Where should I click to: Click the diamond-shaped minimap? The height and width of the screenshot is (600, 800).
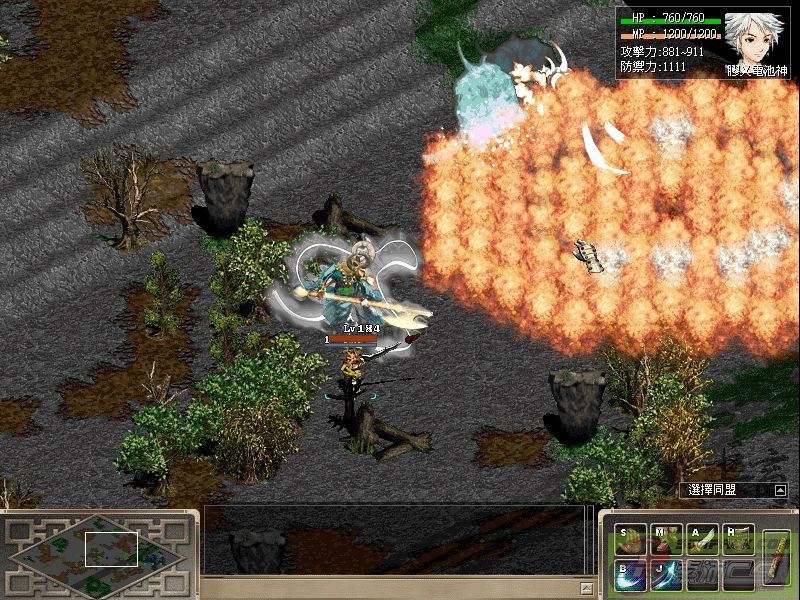(95, 548)
